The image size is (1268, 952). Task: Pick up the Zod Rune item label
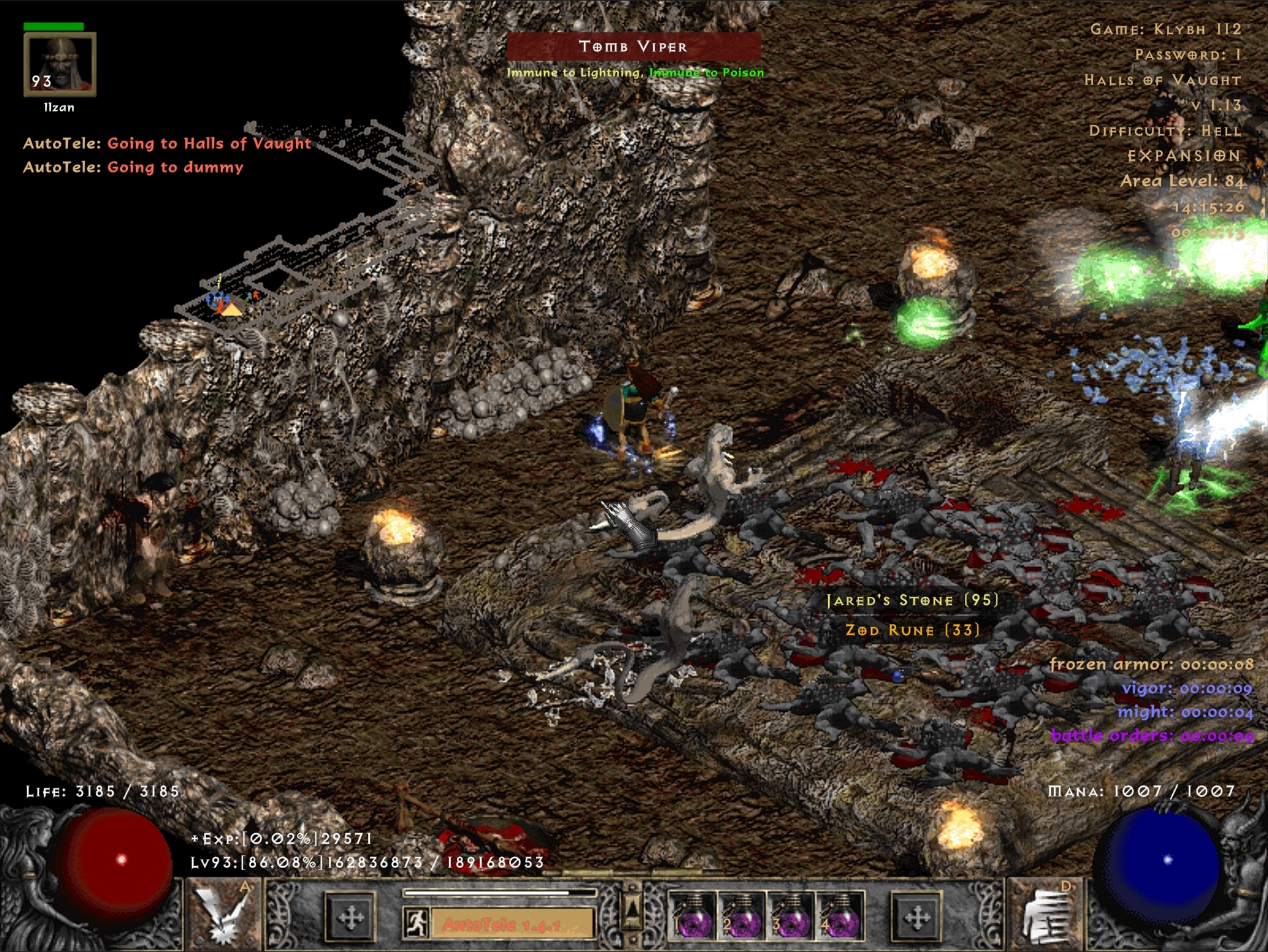(x=912, y=630)
